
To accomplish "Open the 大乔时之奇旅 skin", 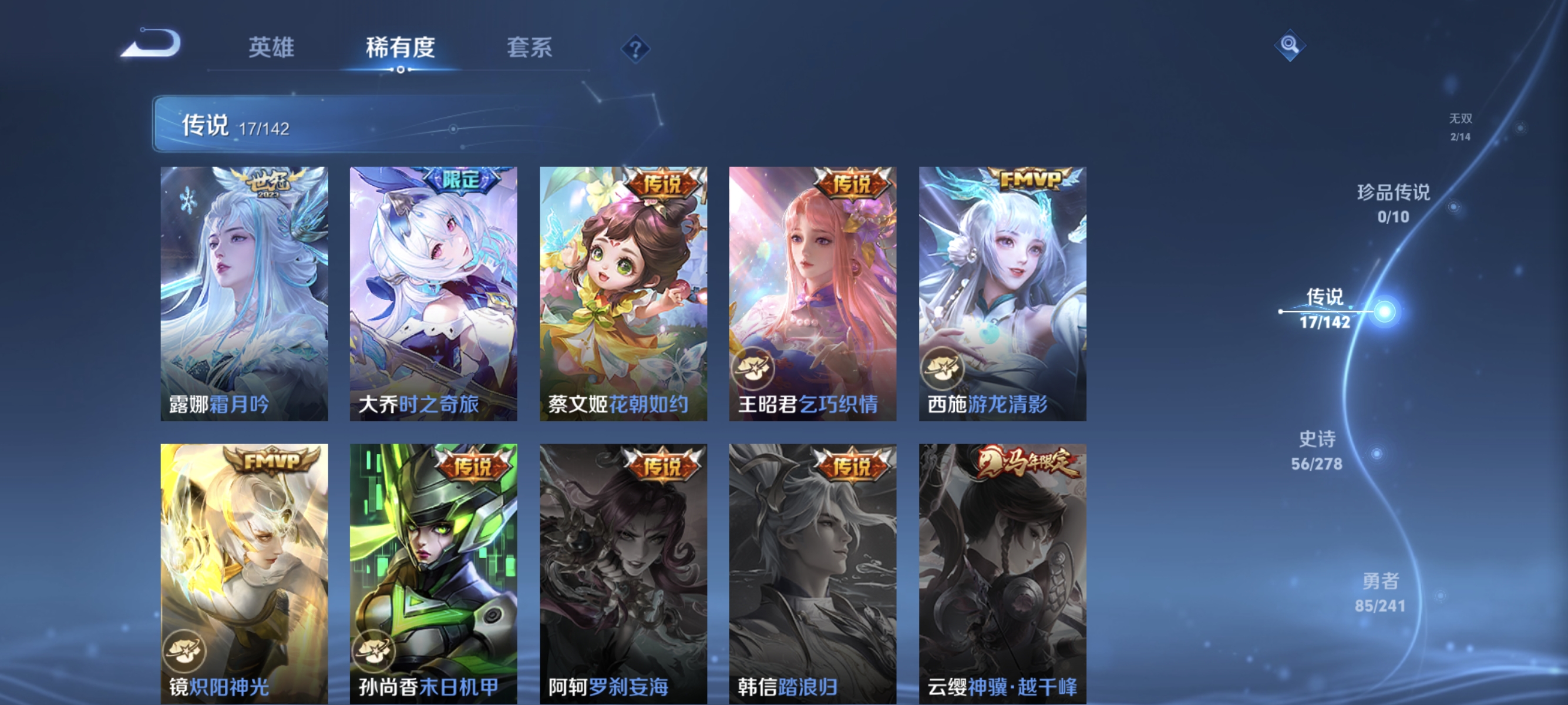I will coord(433,292).
